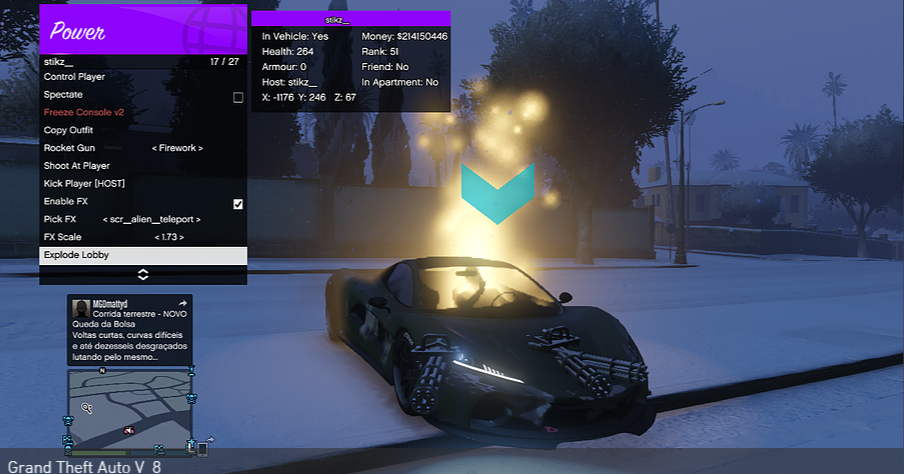Viewport: 904px width, 474px height.
Task: Choose Kick Player [HOST] option
Action: (x=84, y=184)
